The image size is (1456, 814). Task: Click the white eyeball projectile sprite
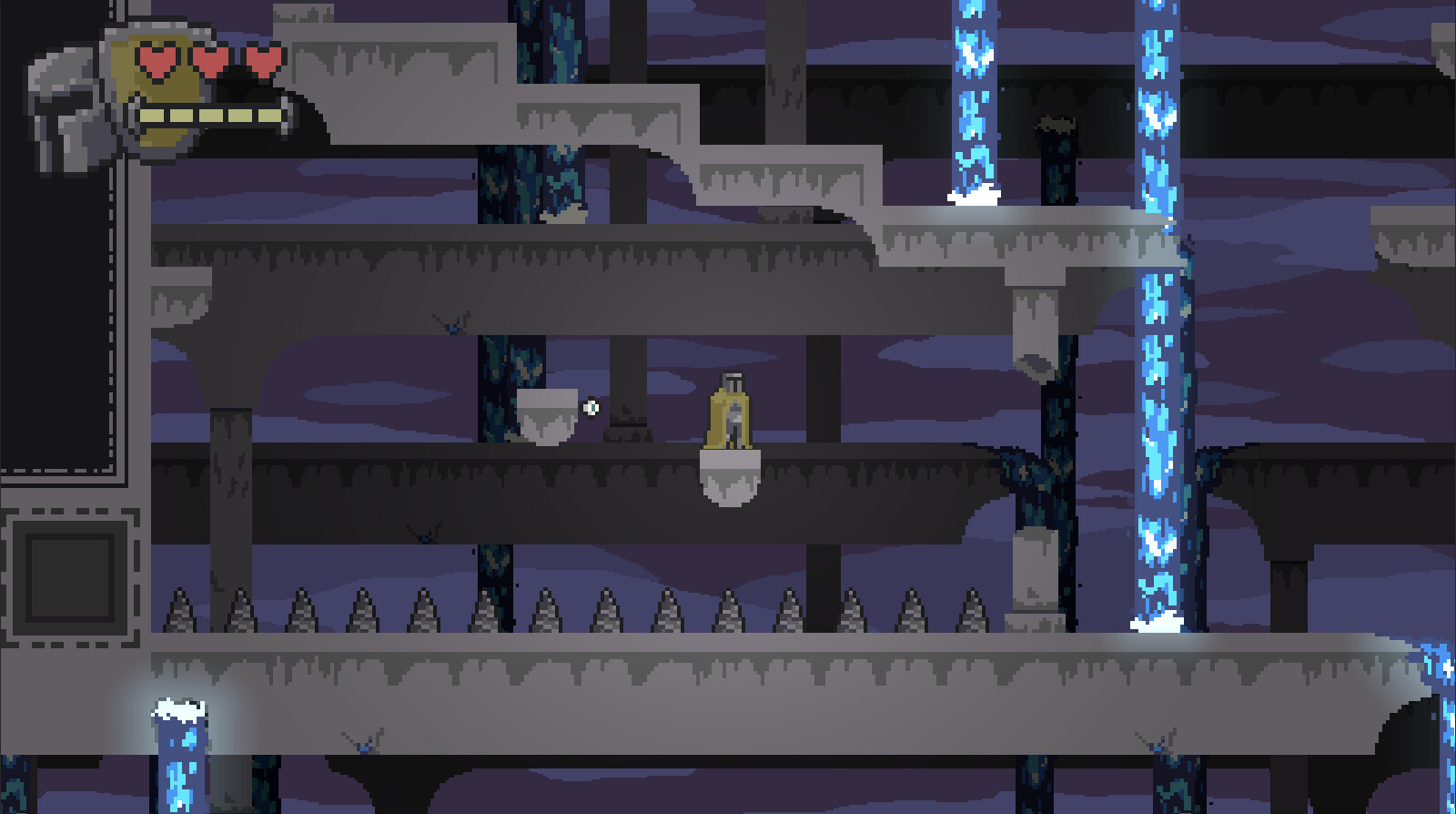click(x=591, y=407)
